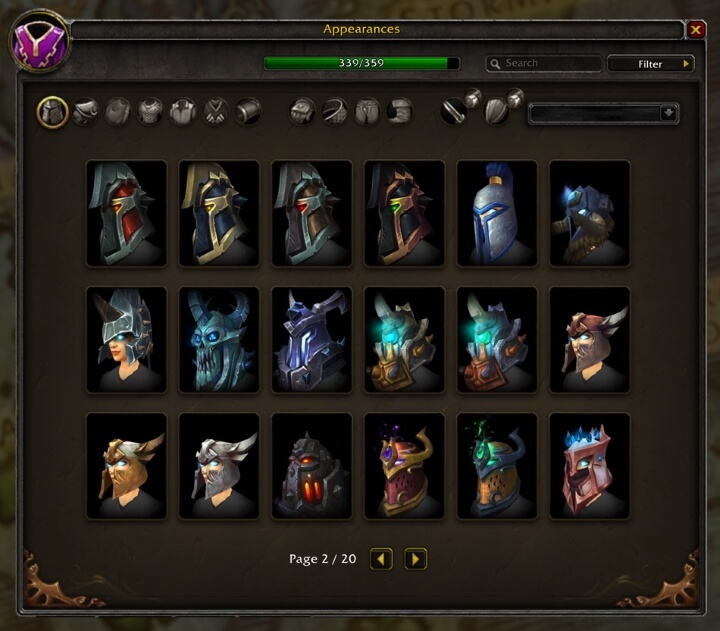
Task: Choose the gold helm with green flames
Action: tap(497, 466)
